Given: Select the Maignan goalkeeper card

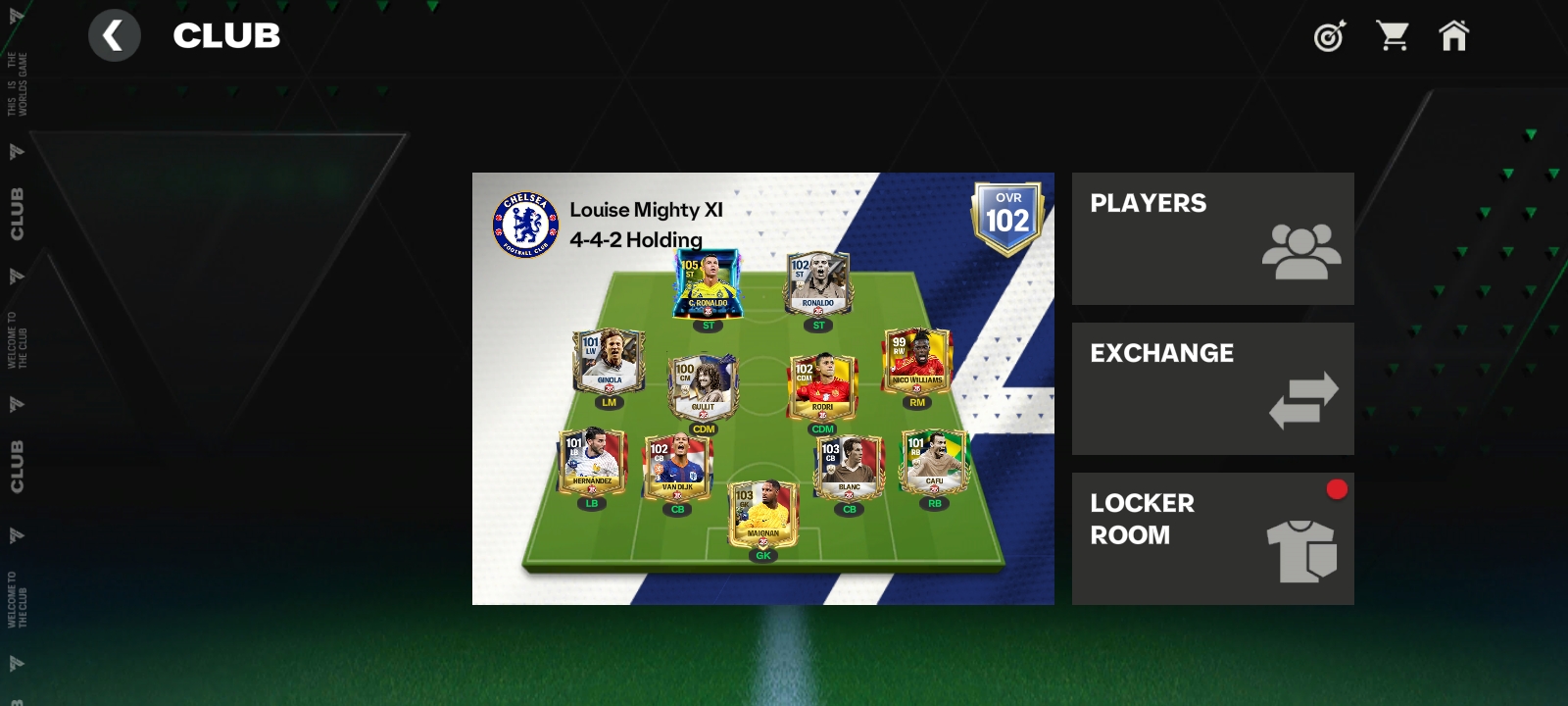Looking at the screenshot, I should tap(763, 513).
